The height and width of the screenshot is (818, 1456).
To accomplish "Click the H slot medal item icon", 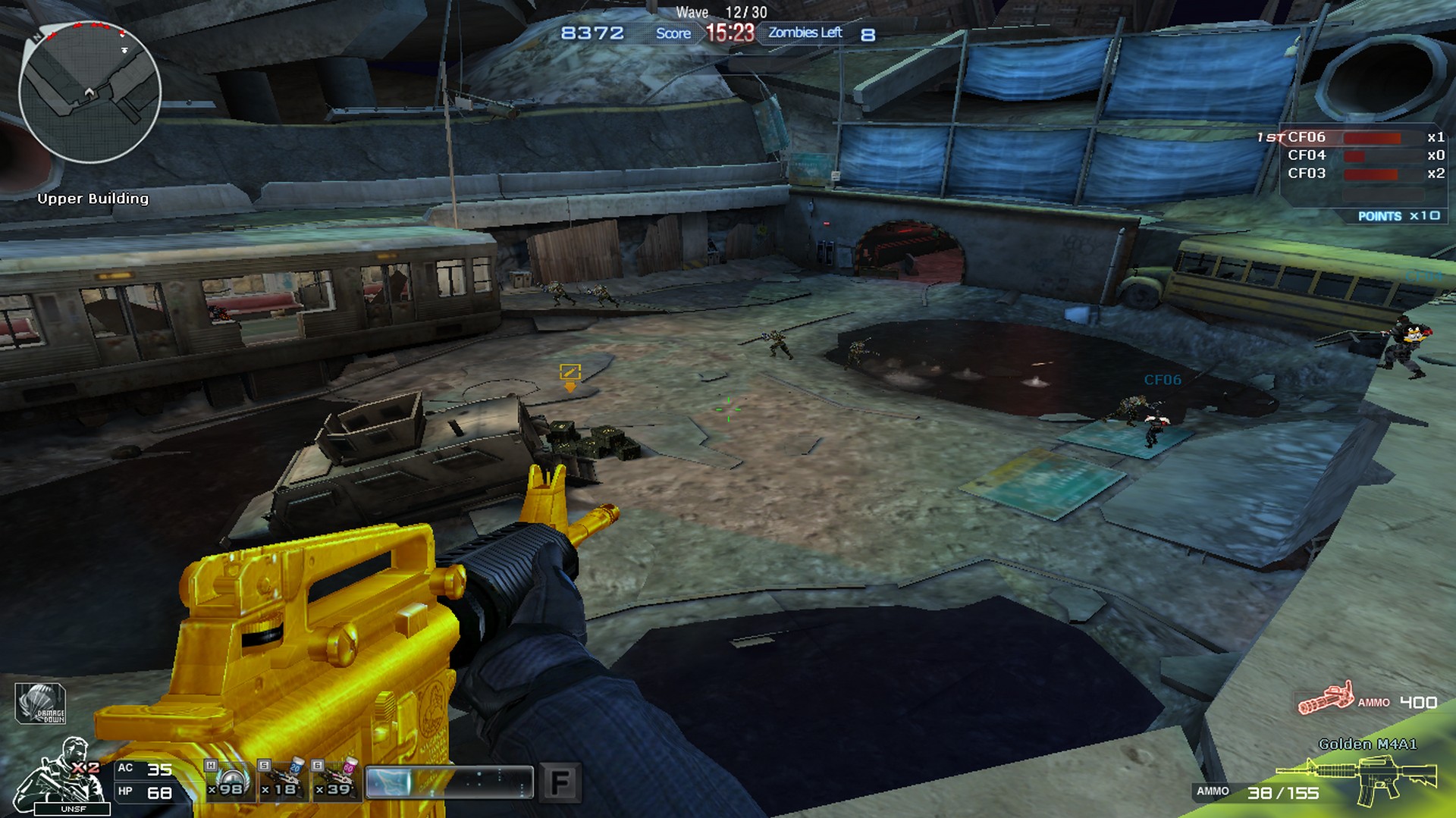I will [228, 781].
